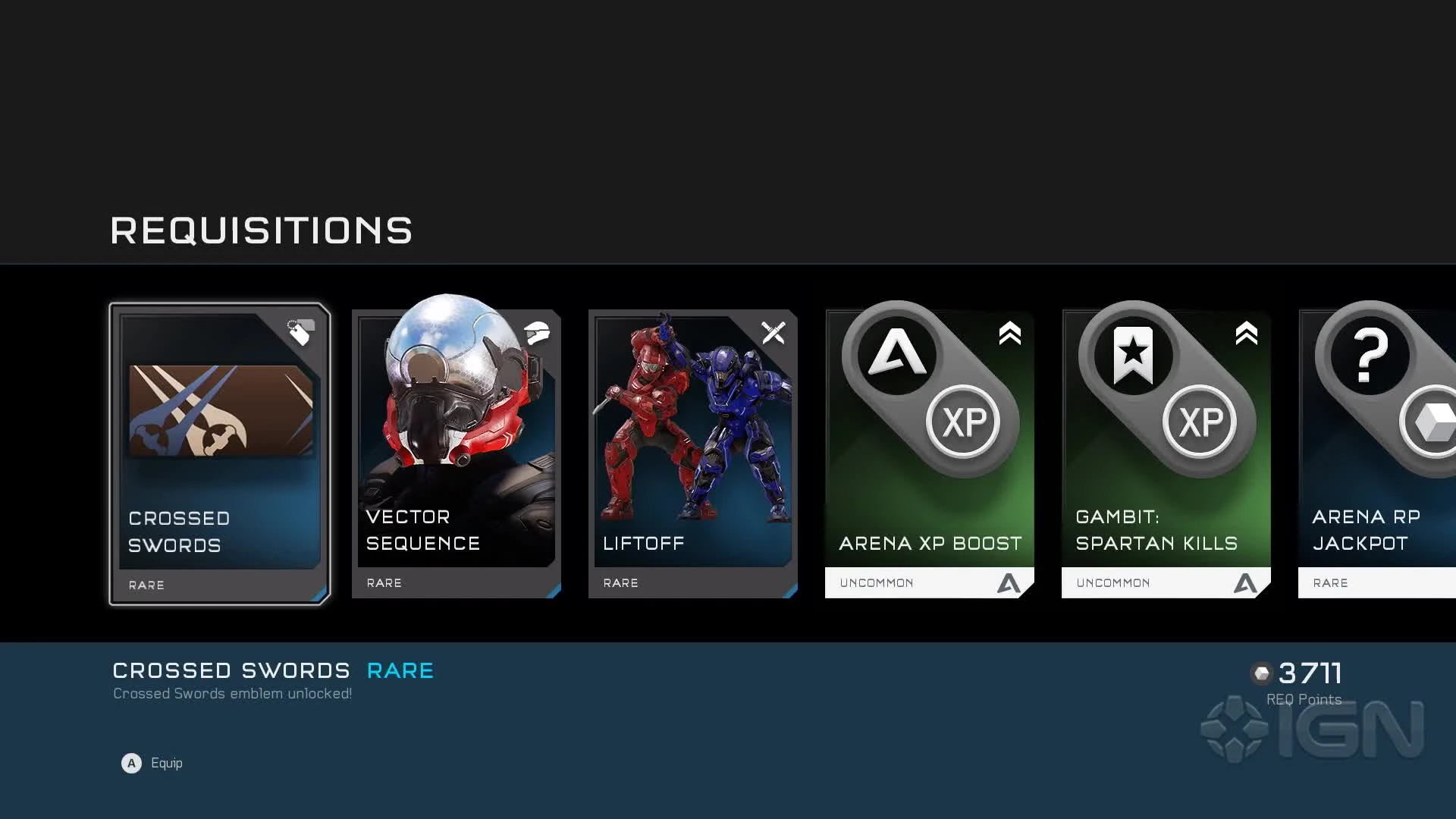Viewport: 1456px width, 819px height.
Task: Select the star banner icon on Gambit card
Action: tap(1132, 355)
